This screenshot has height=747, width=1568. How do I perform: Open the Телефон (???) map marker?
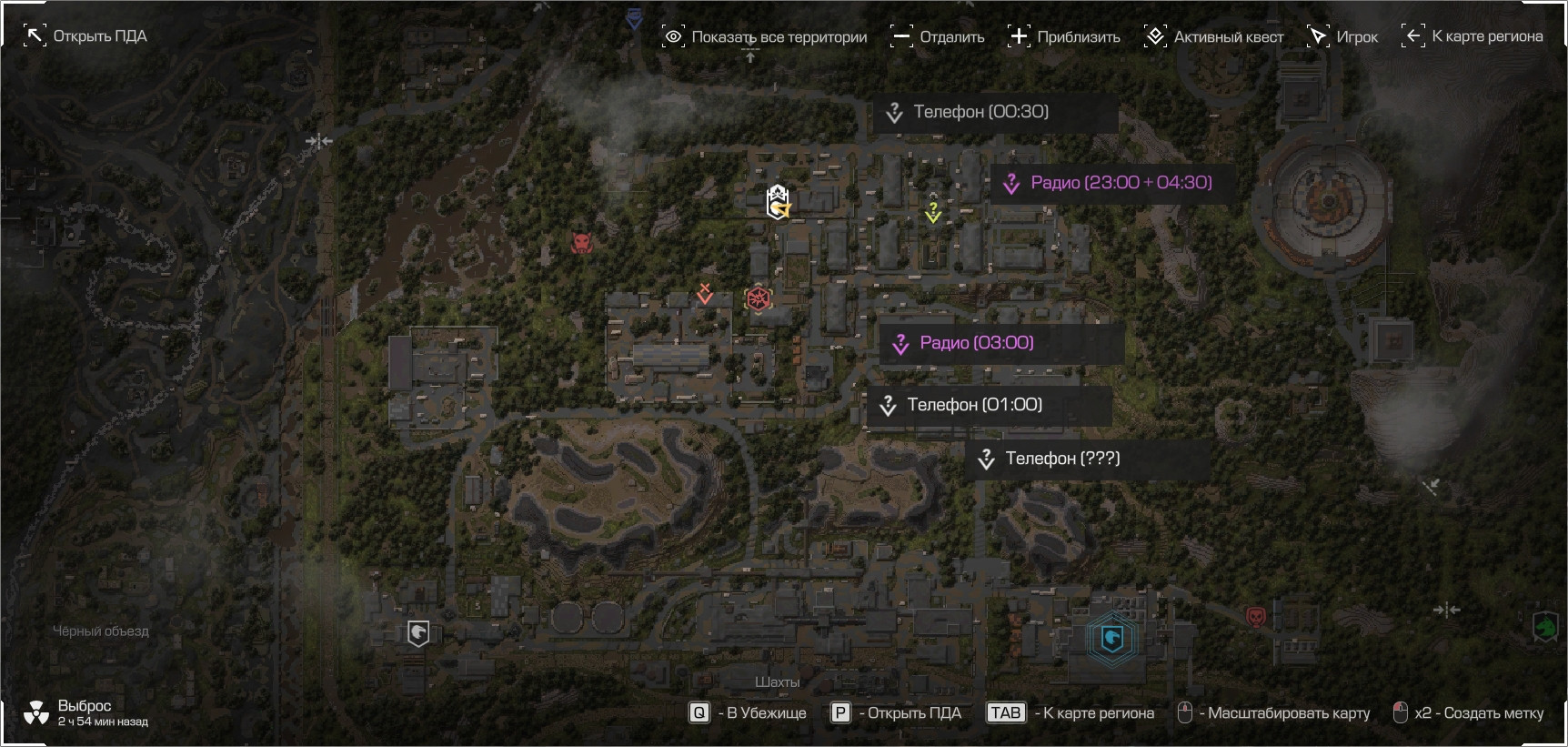(1062, 459)
